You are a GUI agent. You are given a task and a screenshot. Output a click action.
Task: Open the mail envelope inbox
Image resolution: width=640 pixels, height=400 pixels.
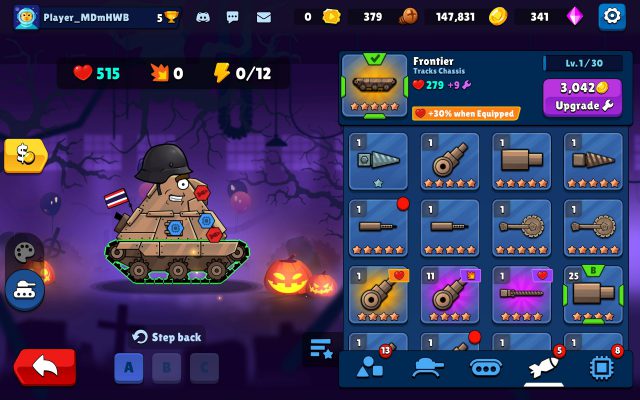pyautogui.click(x=264, y=17)
